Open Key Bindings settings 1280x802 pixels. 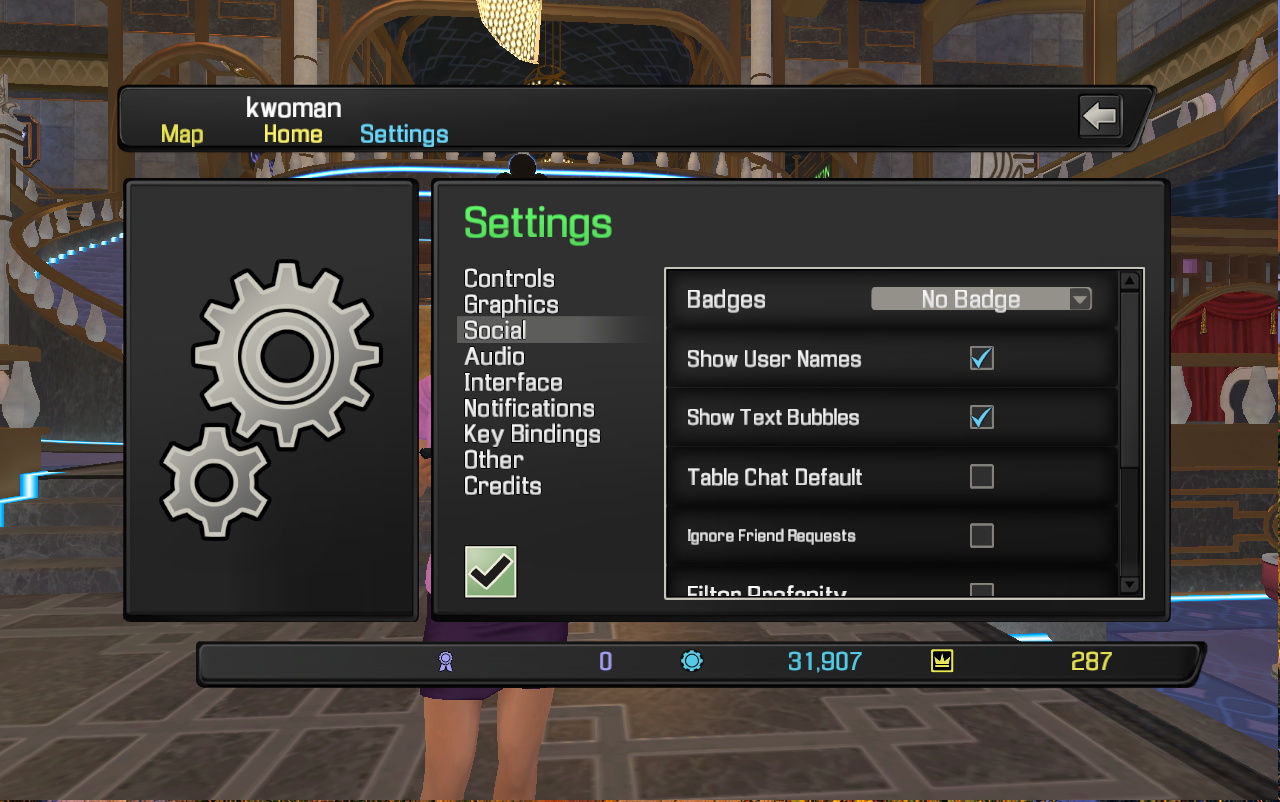tap(532, 435)
